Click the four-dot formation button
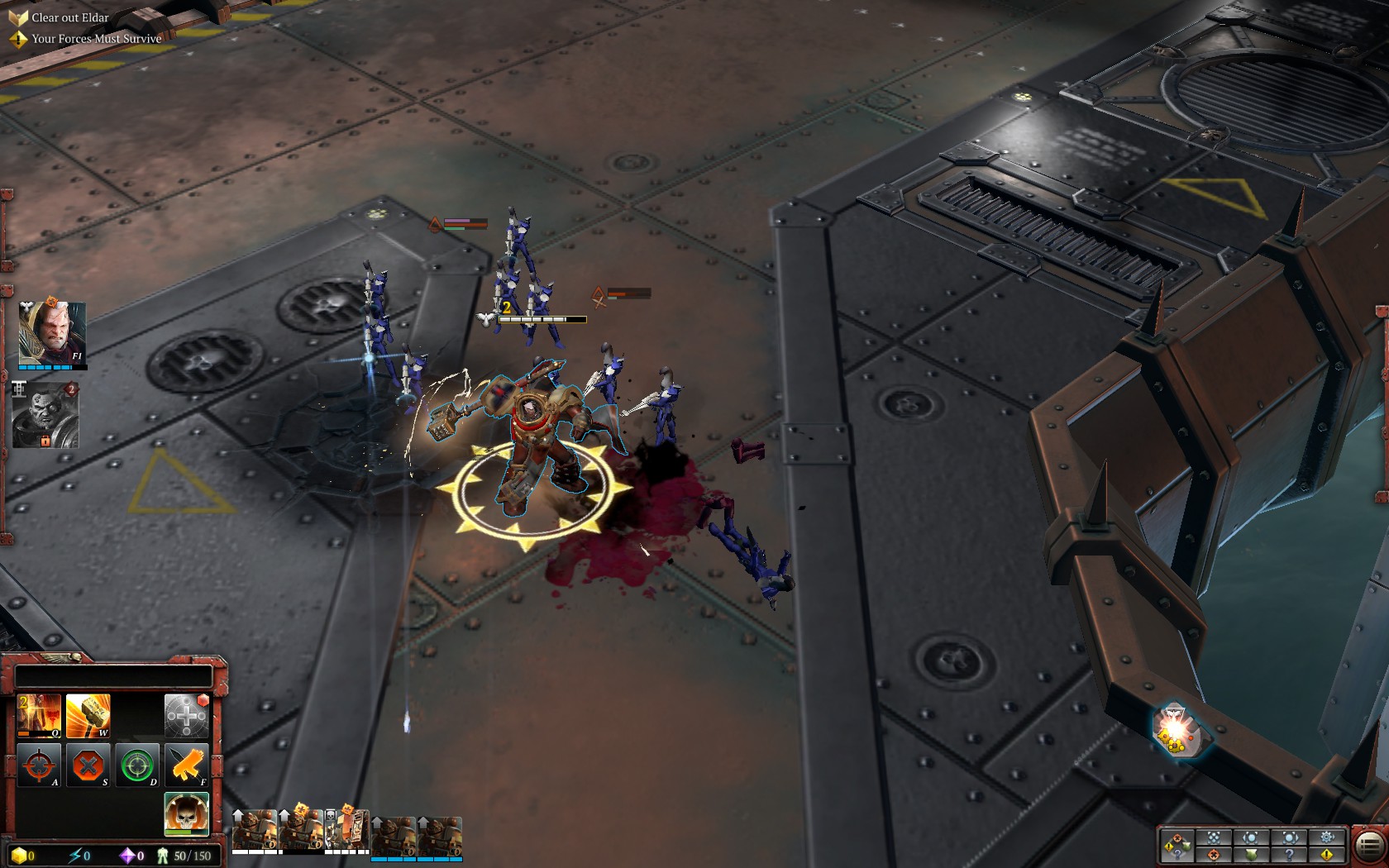Image resolution: width=1389 pixels, height=868 pixels. [x=1213, y=837]
